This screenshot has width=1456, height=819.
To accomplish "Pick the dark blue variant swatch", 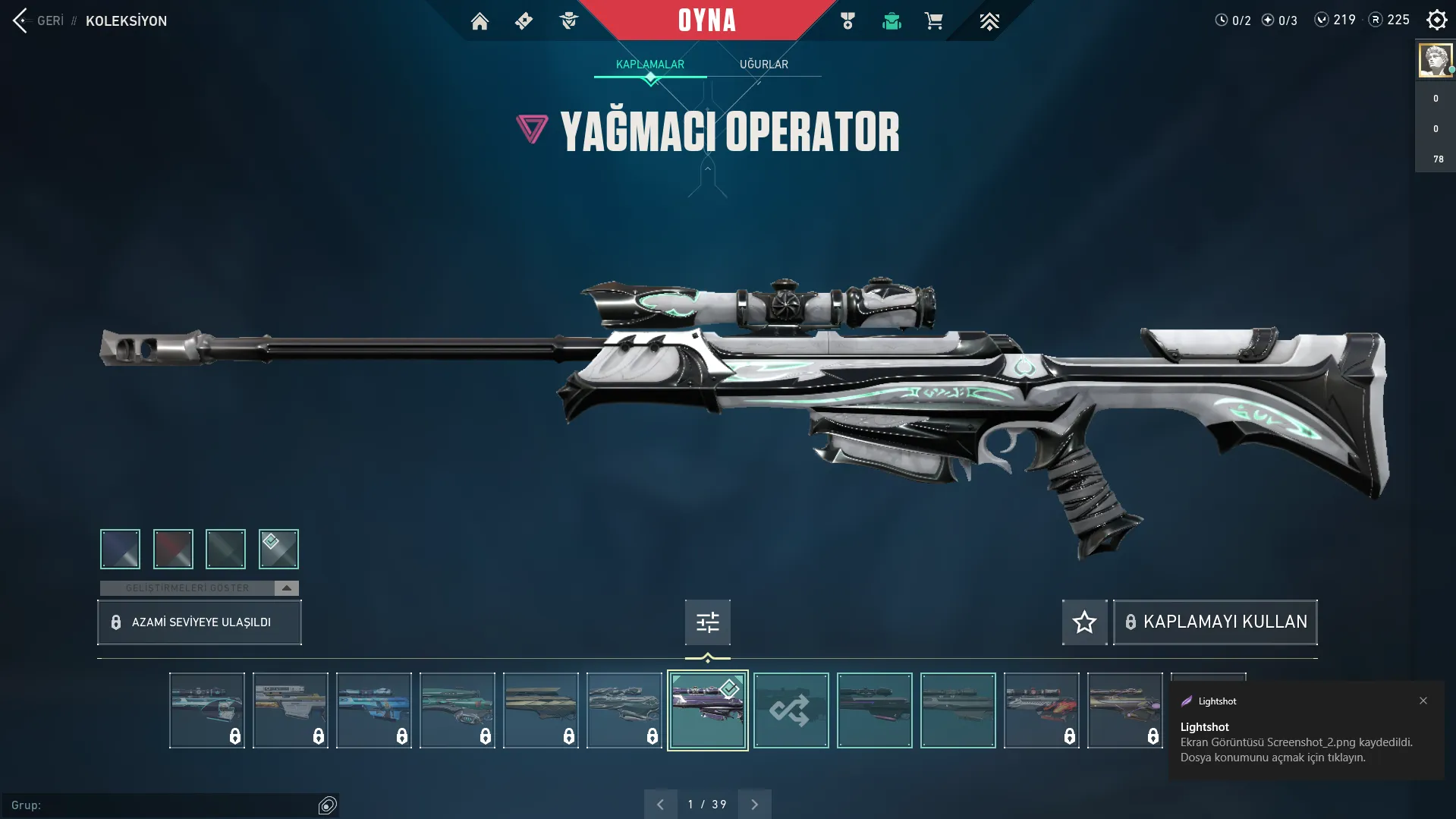I will click(x=120, y=549).
